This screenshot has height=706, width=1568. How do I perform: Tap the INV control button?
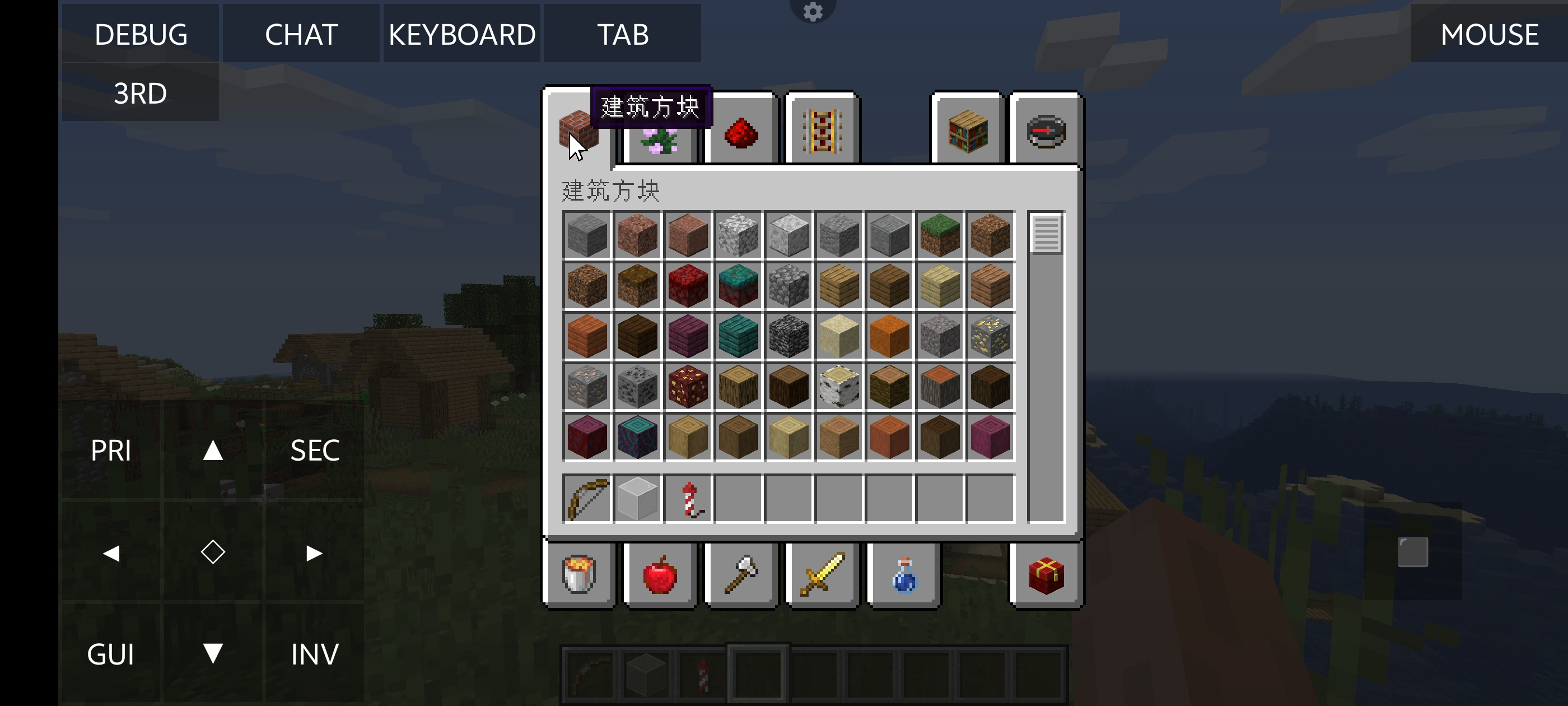pos(315,654)
